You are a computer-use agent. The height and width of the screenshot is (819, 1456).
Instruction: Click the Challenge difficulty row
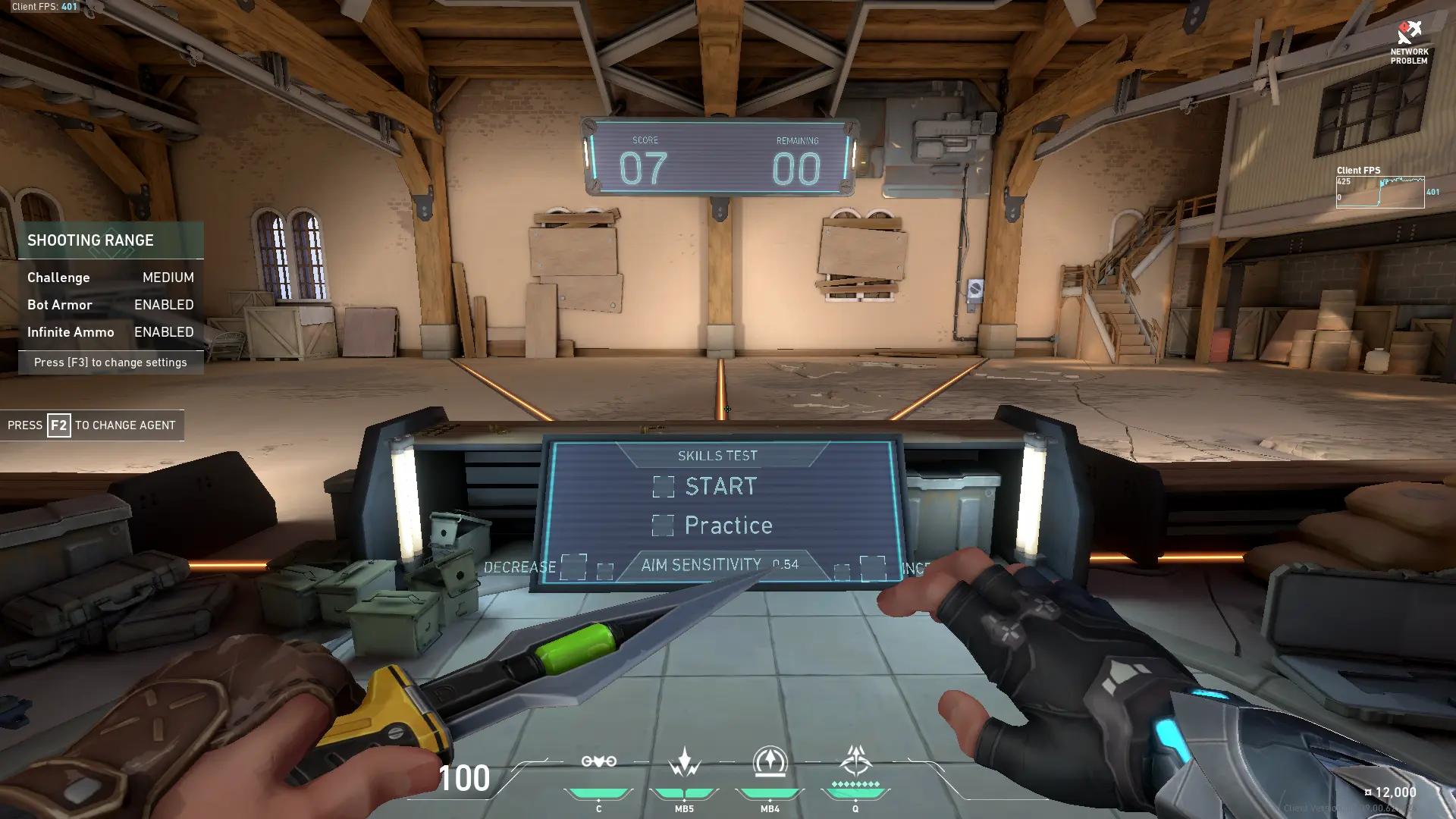click(x=111, y=278)
